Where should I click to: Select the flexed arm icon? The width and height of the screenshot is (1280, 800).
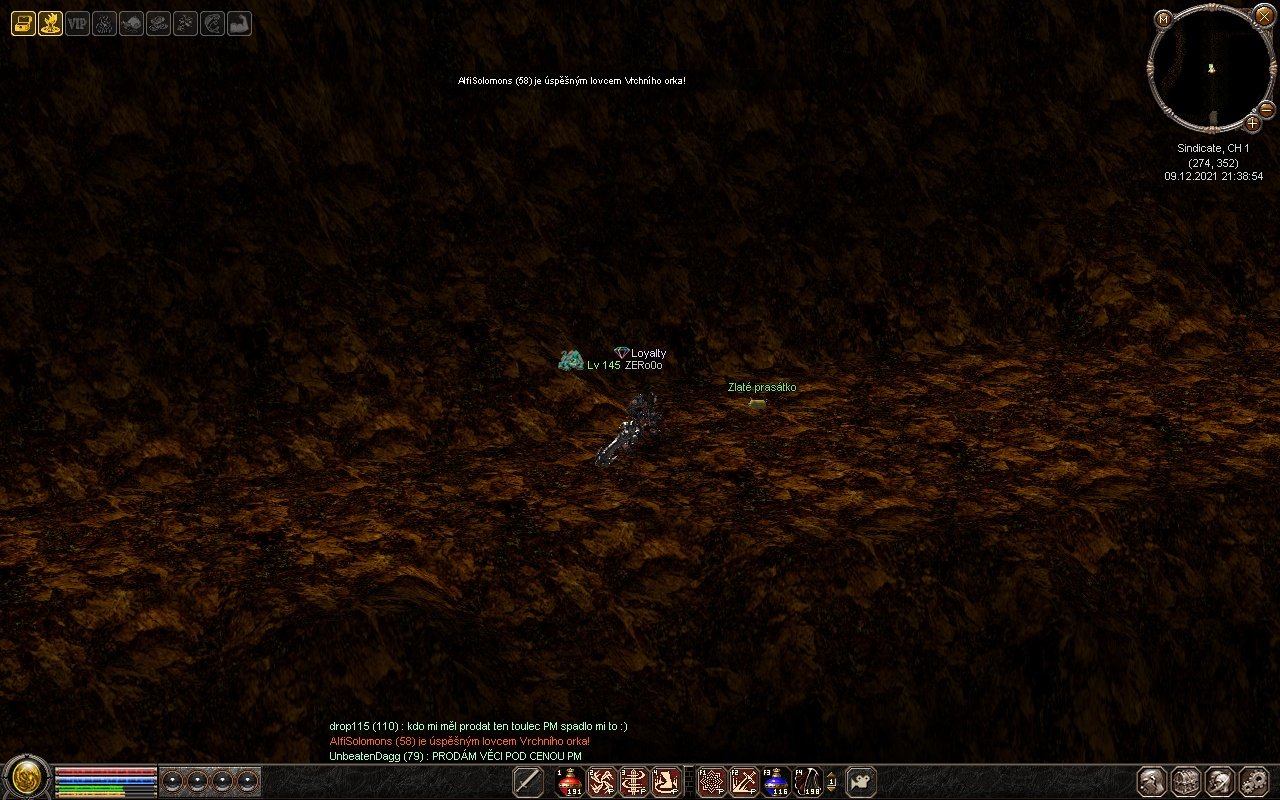pos(239,23)
